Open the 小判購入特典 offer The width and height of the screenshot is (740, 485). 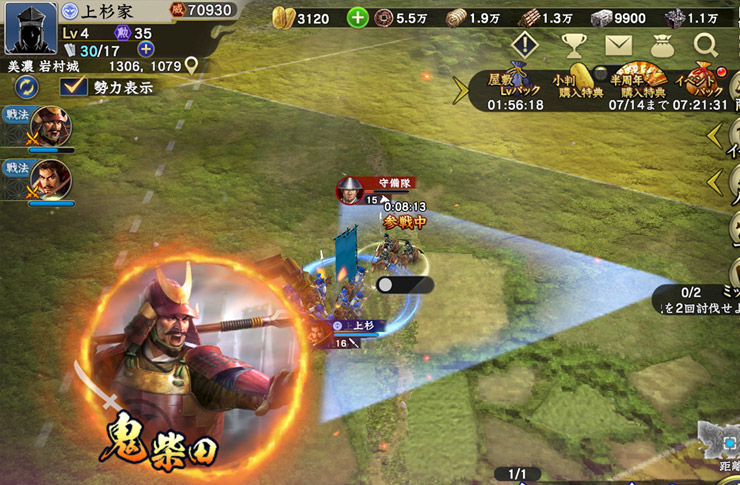[578, 87]
